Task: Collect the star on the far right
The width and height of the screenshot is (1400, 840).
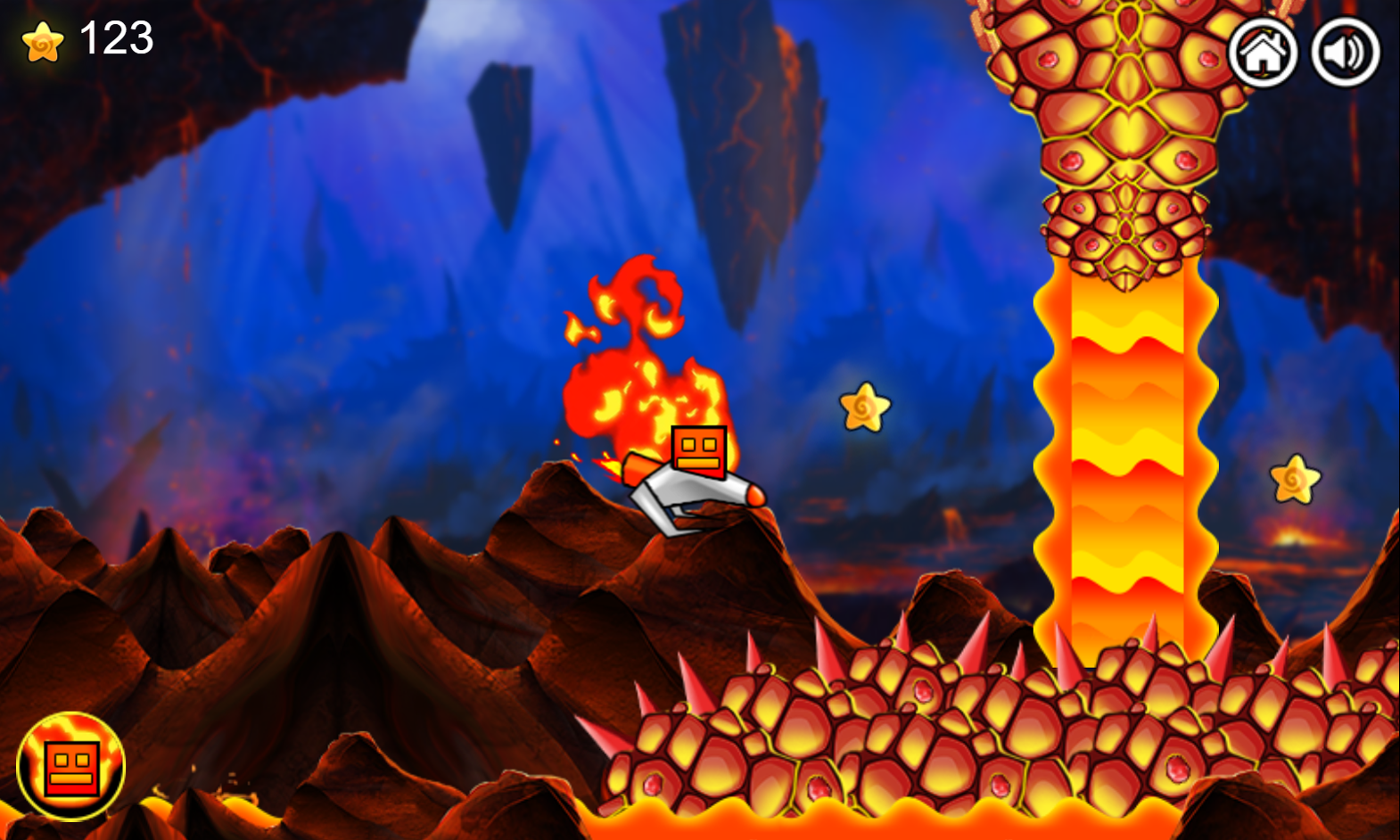Action: 1295,480
